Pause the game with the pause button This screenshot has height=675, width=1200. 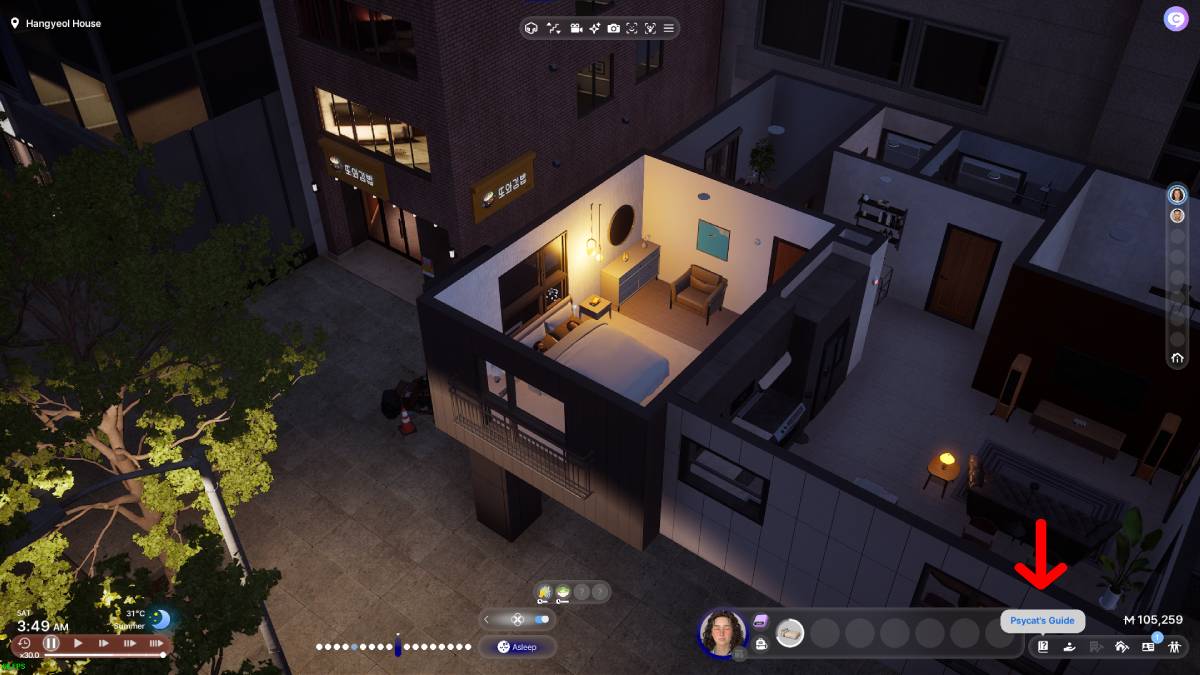pyautogui.click(x=51, y=644)
